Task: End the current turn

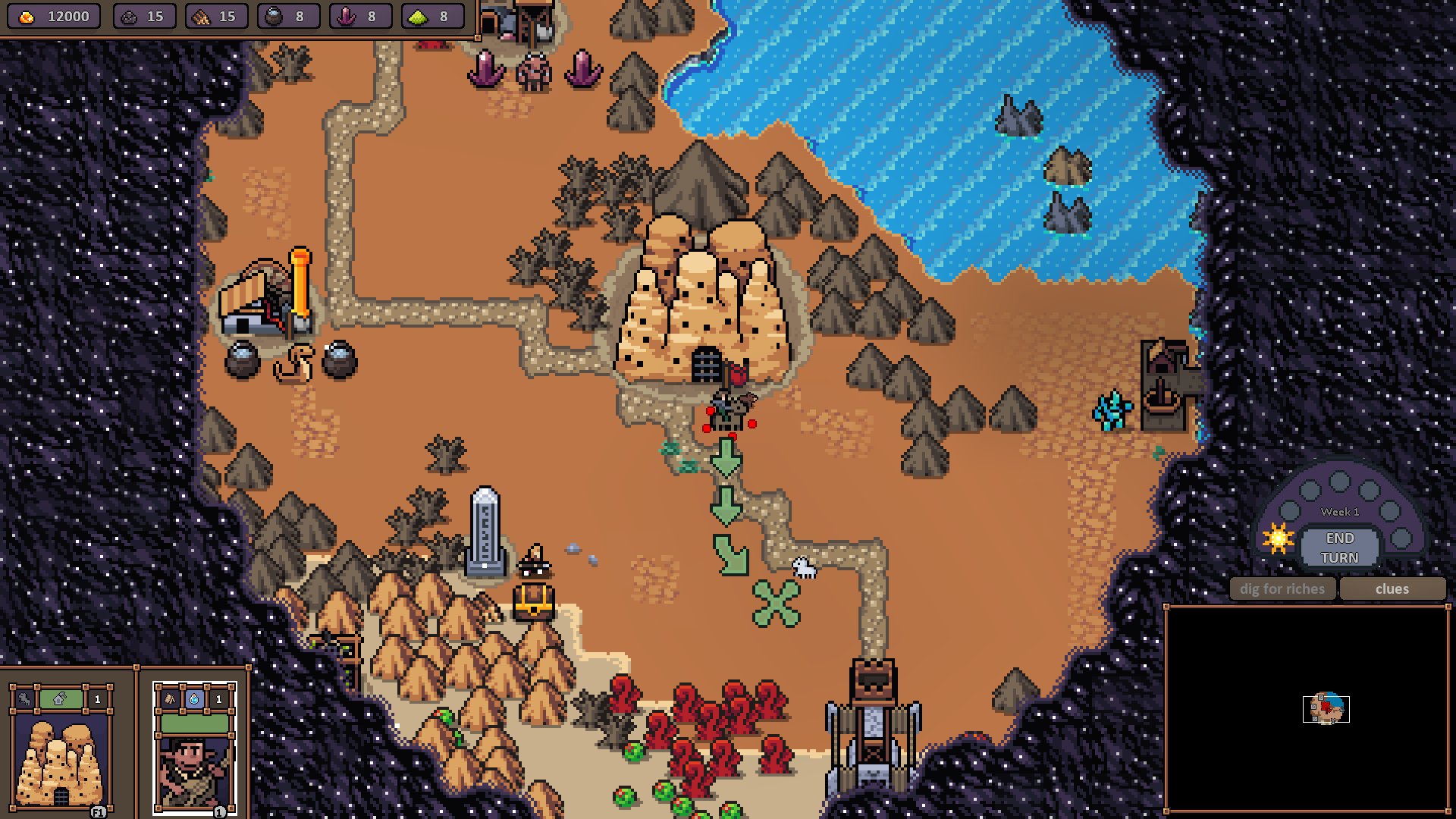Action: [x=1339, y=548]
